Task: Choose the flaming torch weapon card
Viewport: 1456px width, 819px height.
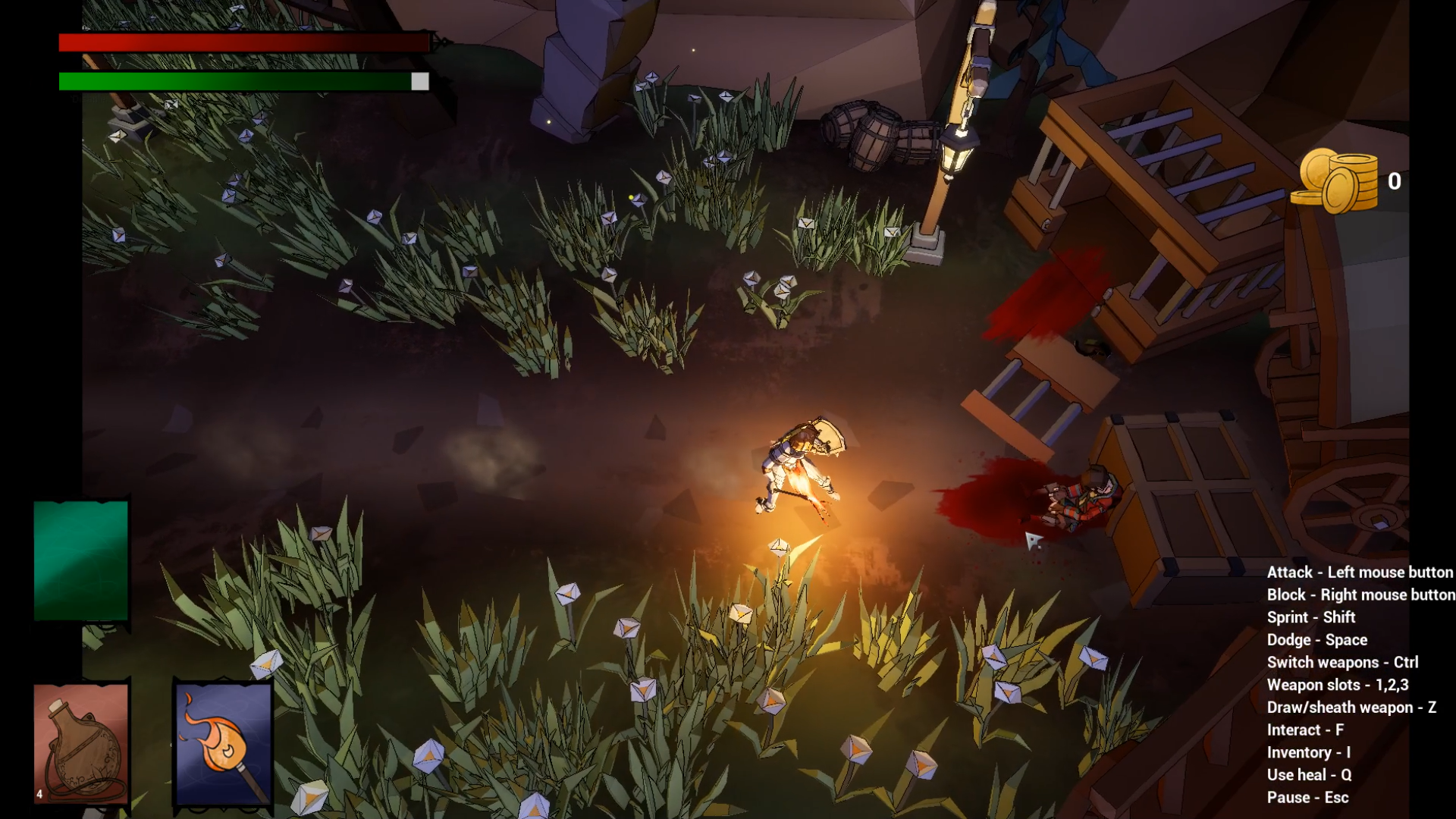Action: coord(224,743)
